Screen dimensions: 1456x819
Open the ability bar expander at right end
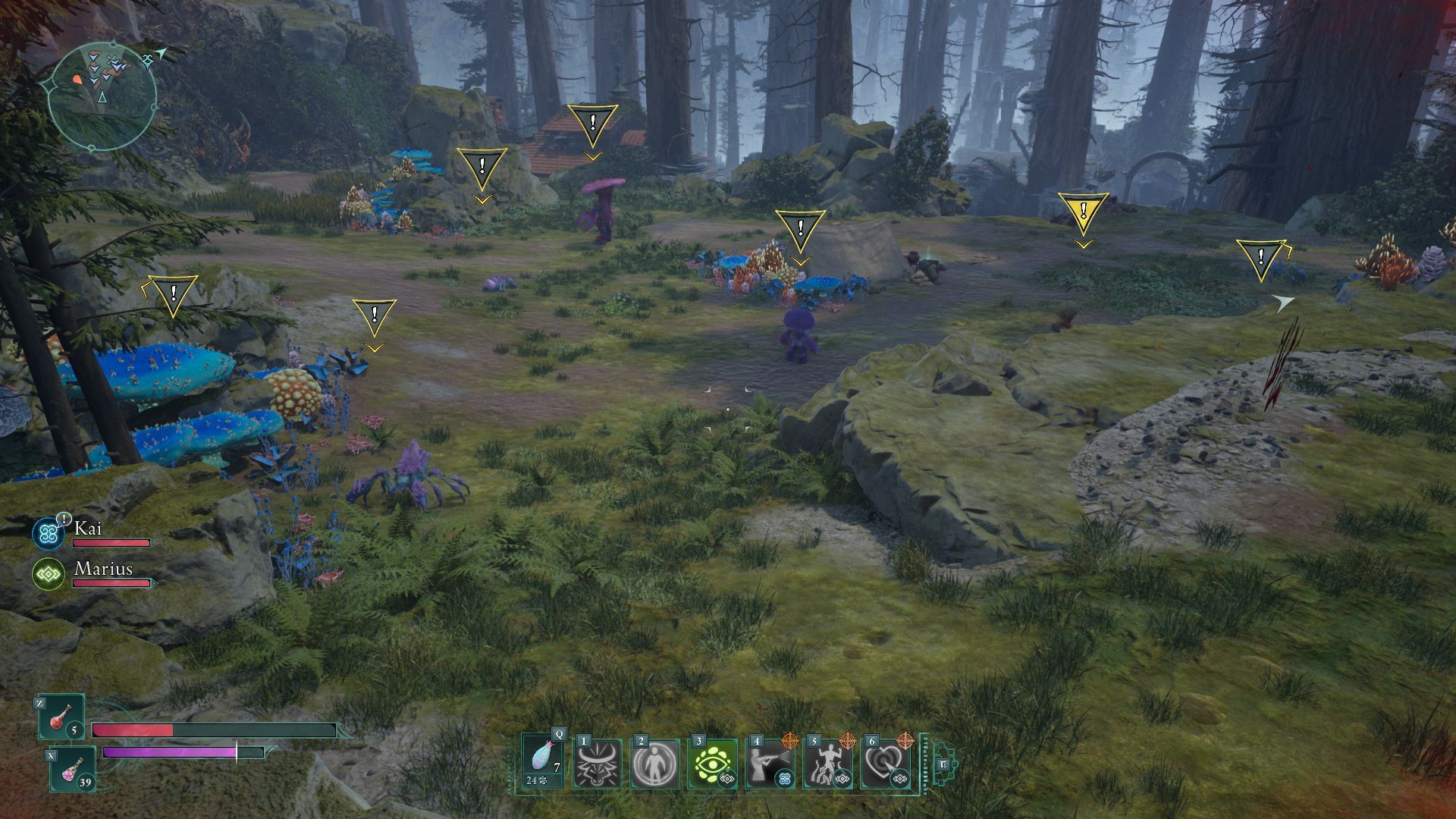point(943,764)
